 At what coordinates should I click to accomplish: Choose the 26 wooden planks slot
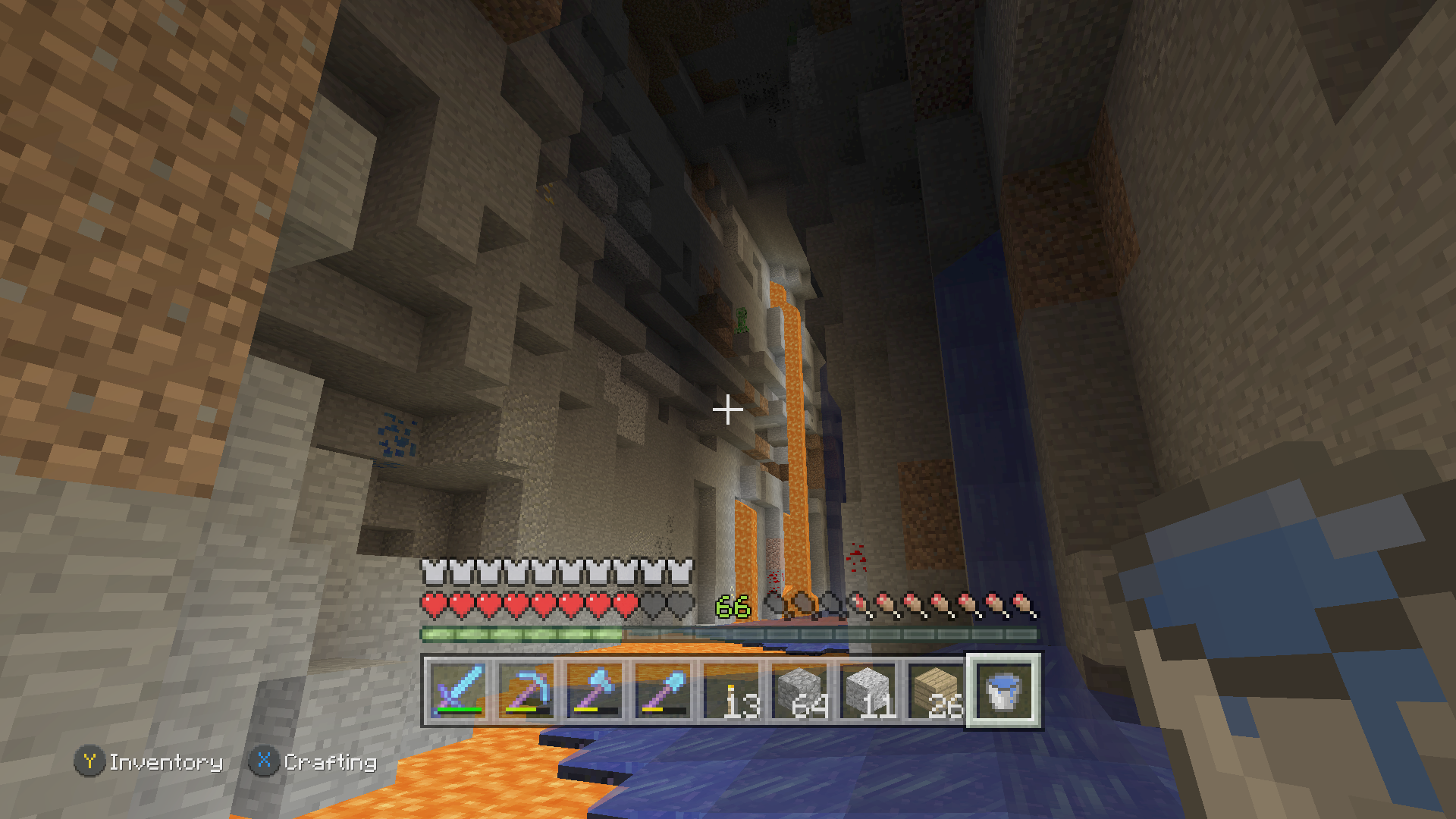coord(936,691)
